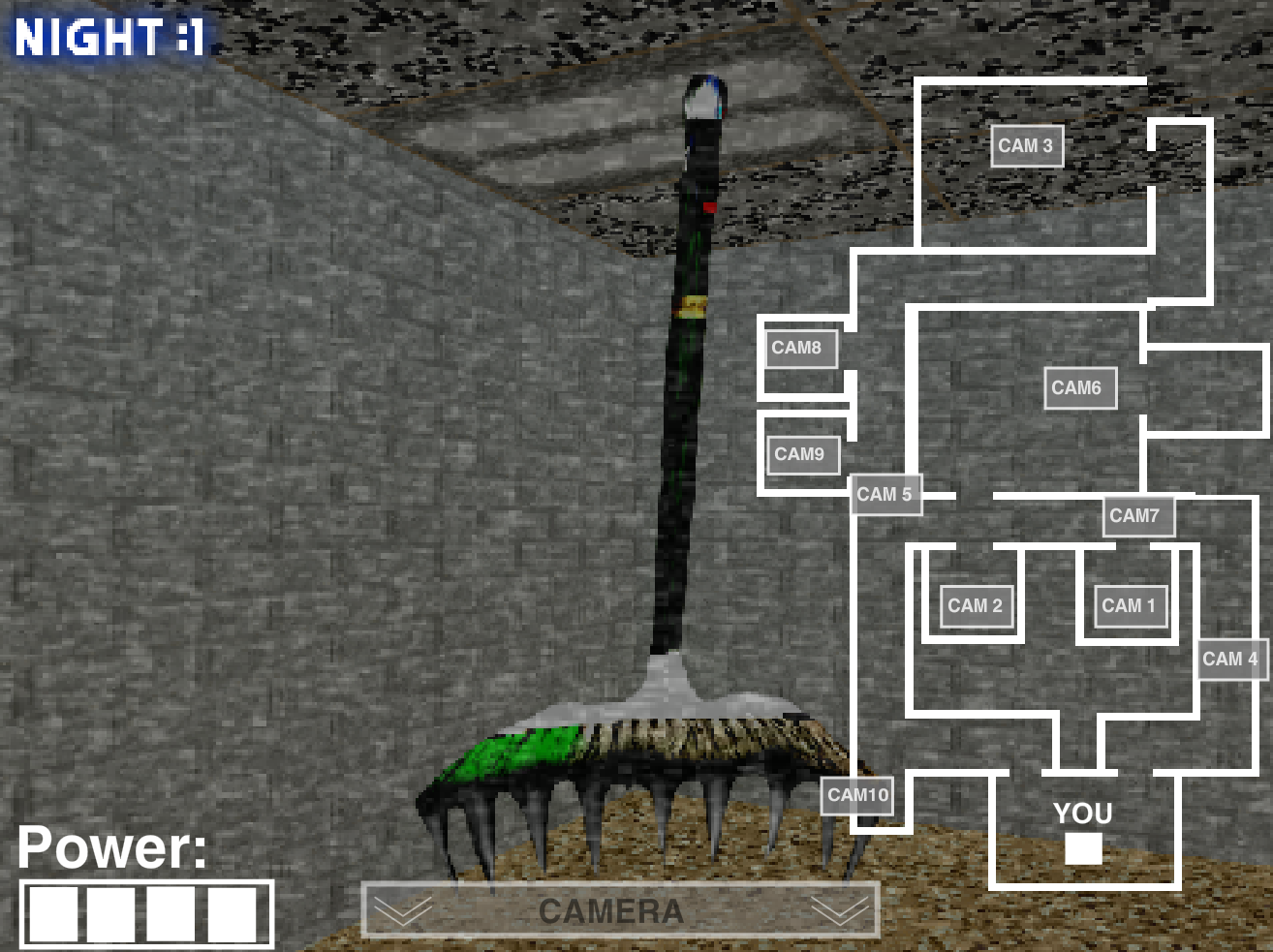This screenshot has width=1273, height=952.
Task: Toggle CAM10 near the bottom corridor
Action: pos(856,796)
